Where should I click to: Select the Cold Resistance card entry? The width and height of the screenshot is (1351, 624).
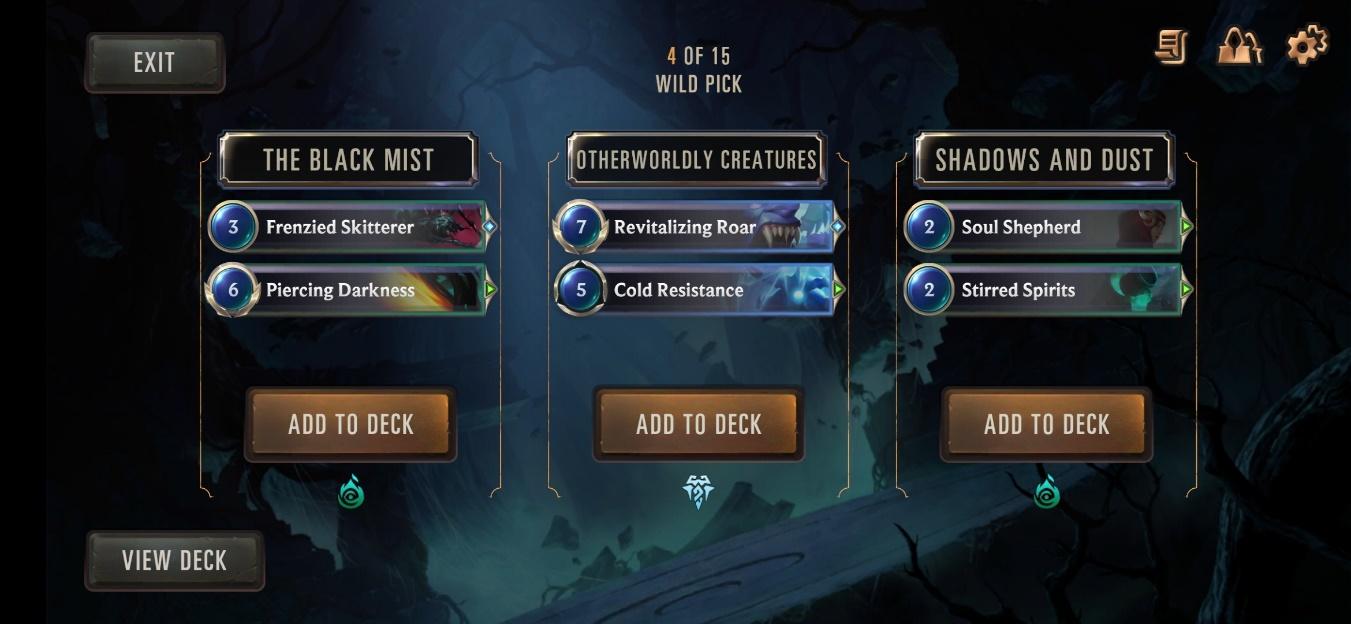pyautogui.click(x=698, y=290)
